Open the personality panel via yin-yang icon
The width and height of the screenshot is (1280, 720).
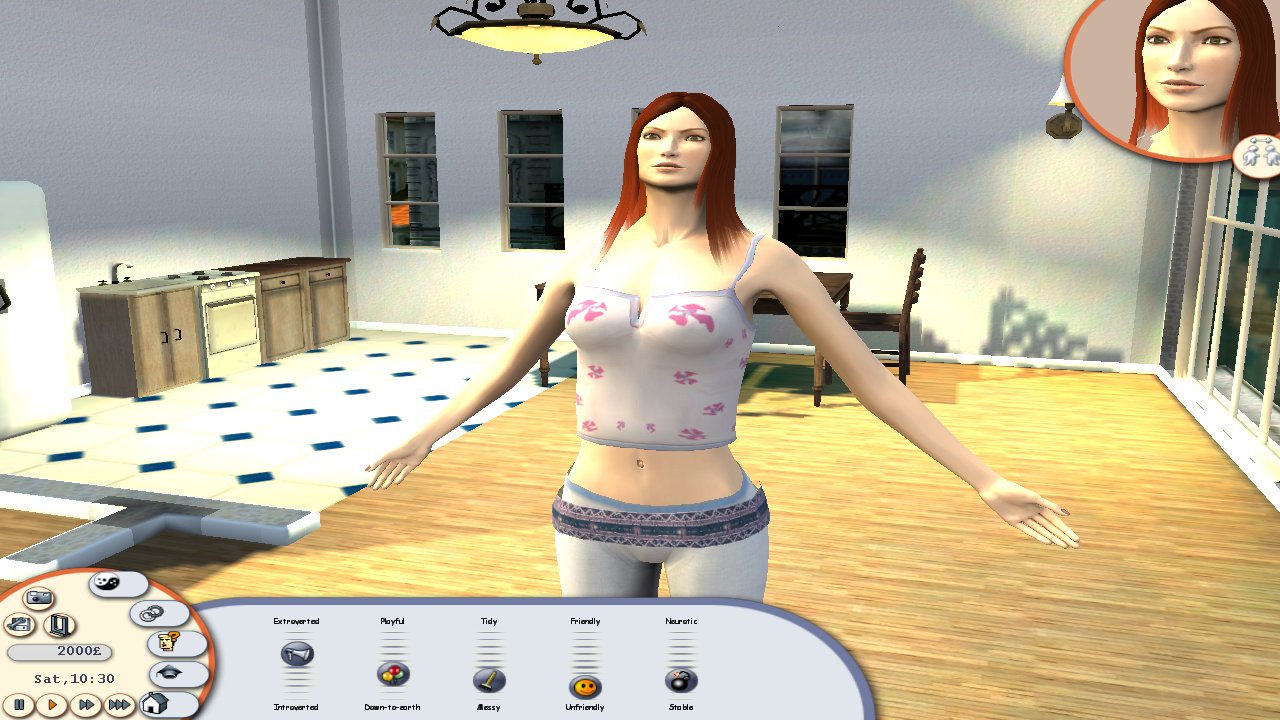pyautogui.click(x=105, y=582)
